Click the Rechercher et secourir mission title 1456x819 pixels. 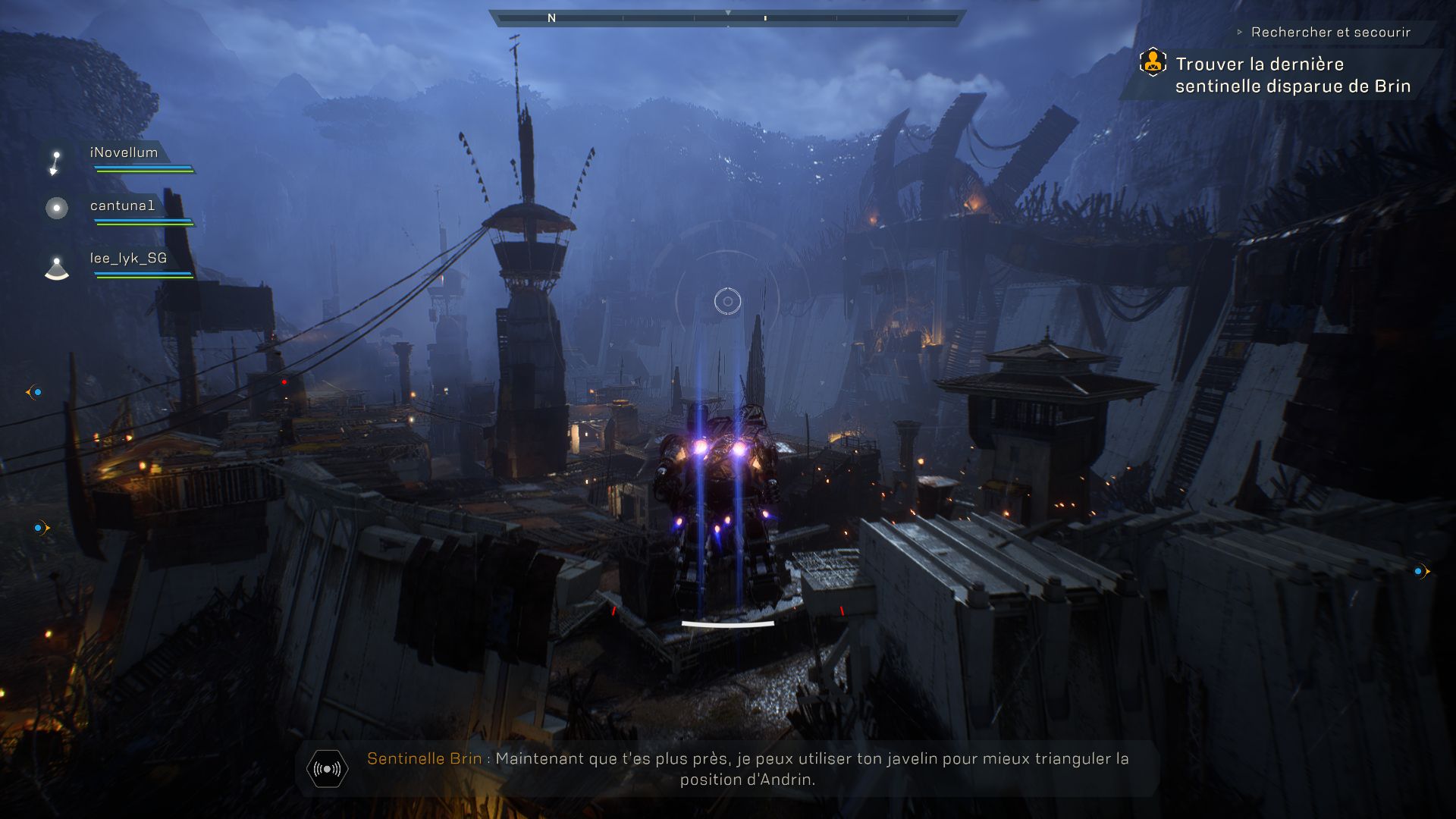tap(1330, 33)
